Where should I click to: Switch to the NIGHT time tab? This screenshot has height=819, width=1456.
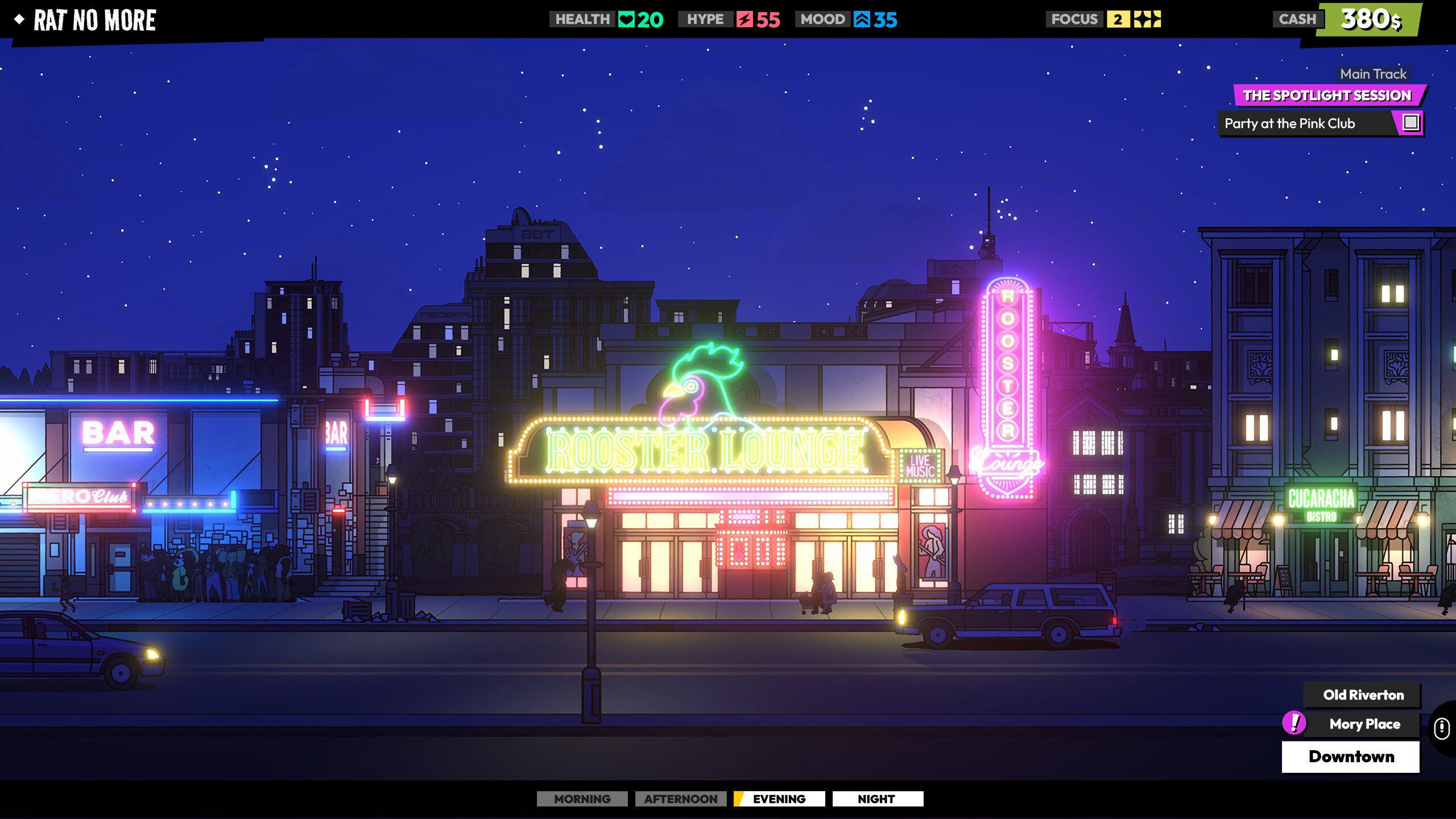click(x=878, y=799)
